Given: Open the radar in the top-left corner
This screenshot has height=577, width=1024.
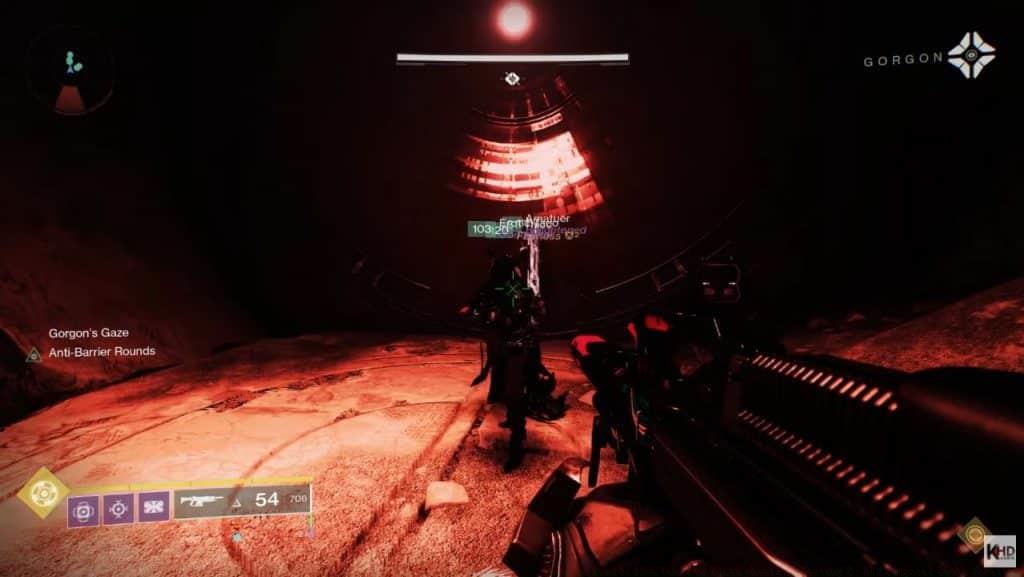Looking at the screenshot, I should point(70,72).
